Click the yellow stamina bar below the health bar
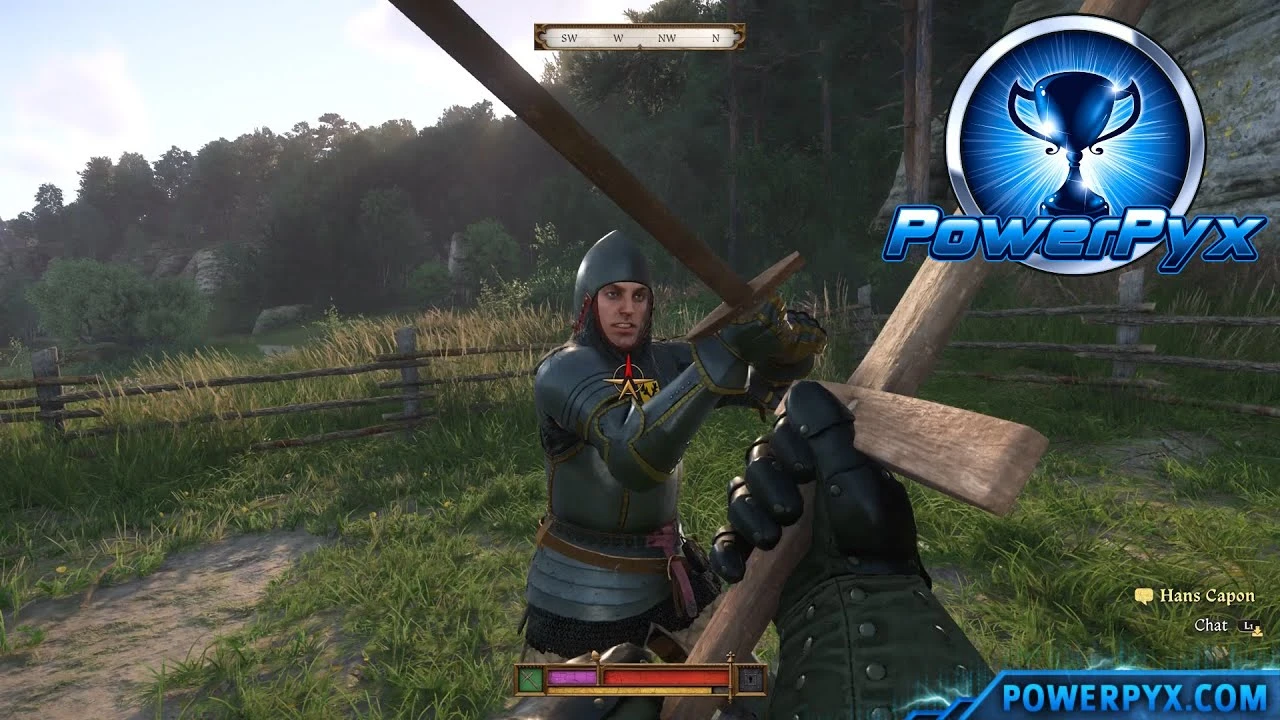 630,691
